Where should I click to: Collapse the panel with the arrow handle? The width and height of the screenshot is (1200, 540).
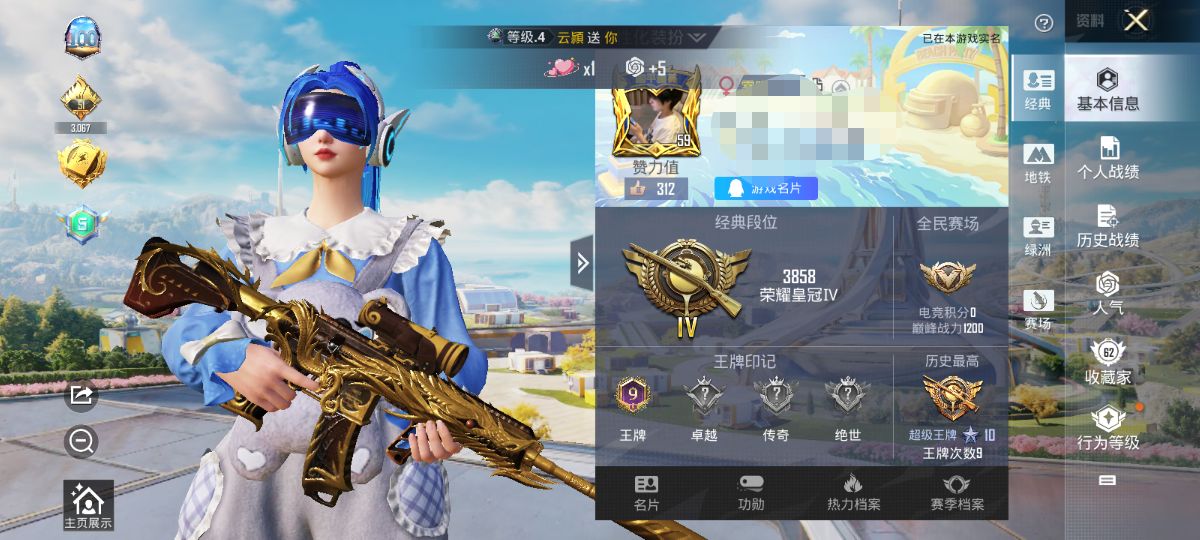click(x=582, y=263)
